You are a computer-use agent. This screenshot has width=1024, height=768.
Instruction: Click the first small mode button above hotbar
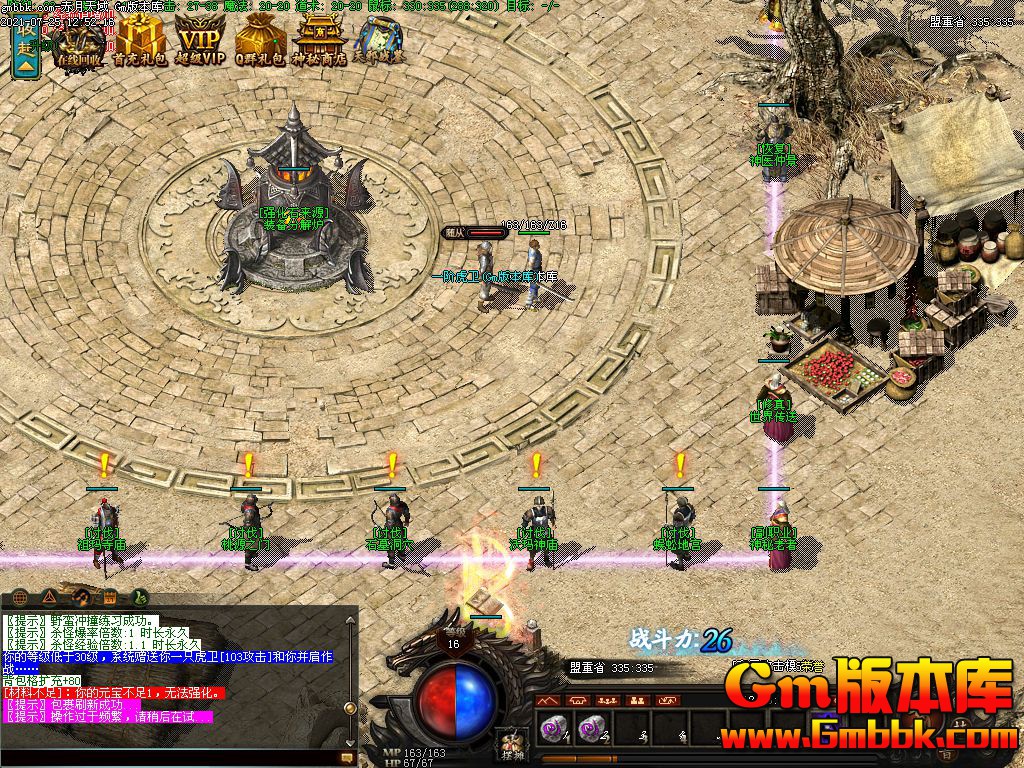(x=548, y=700)
